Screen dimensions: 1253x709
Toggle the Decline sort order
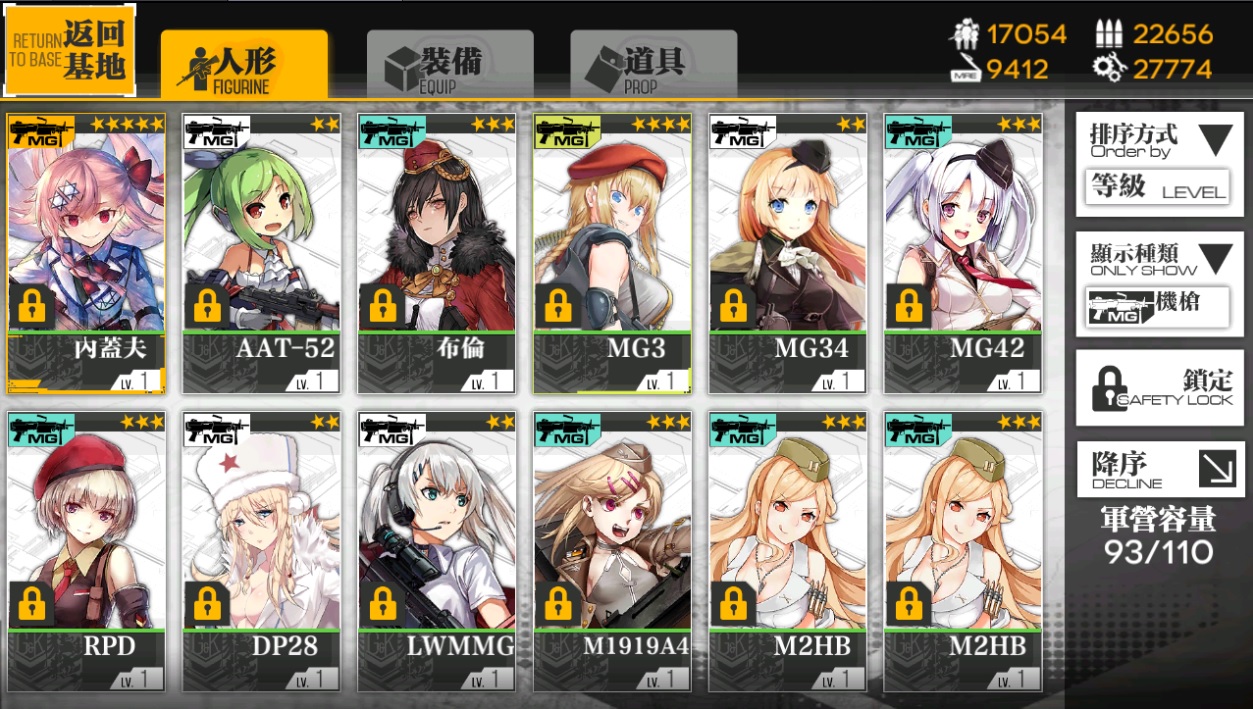[x=1159, y=469]
